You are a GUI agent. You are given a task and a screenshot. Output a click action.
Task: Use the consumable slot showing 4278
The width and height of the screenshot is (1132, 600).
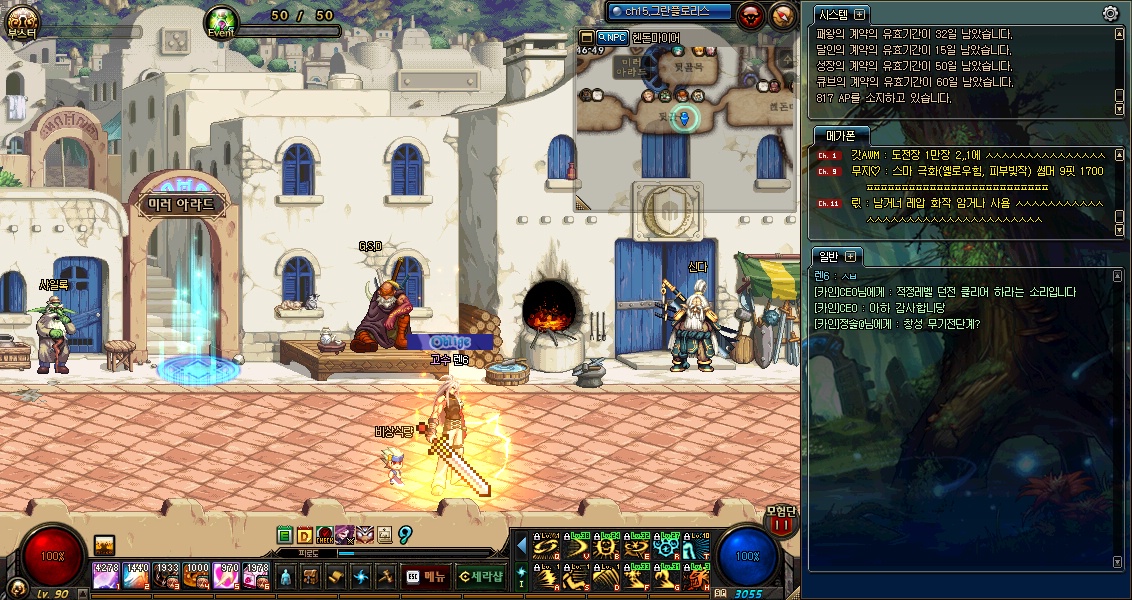[106, 576]
